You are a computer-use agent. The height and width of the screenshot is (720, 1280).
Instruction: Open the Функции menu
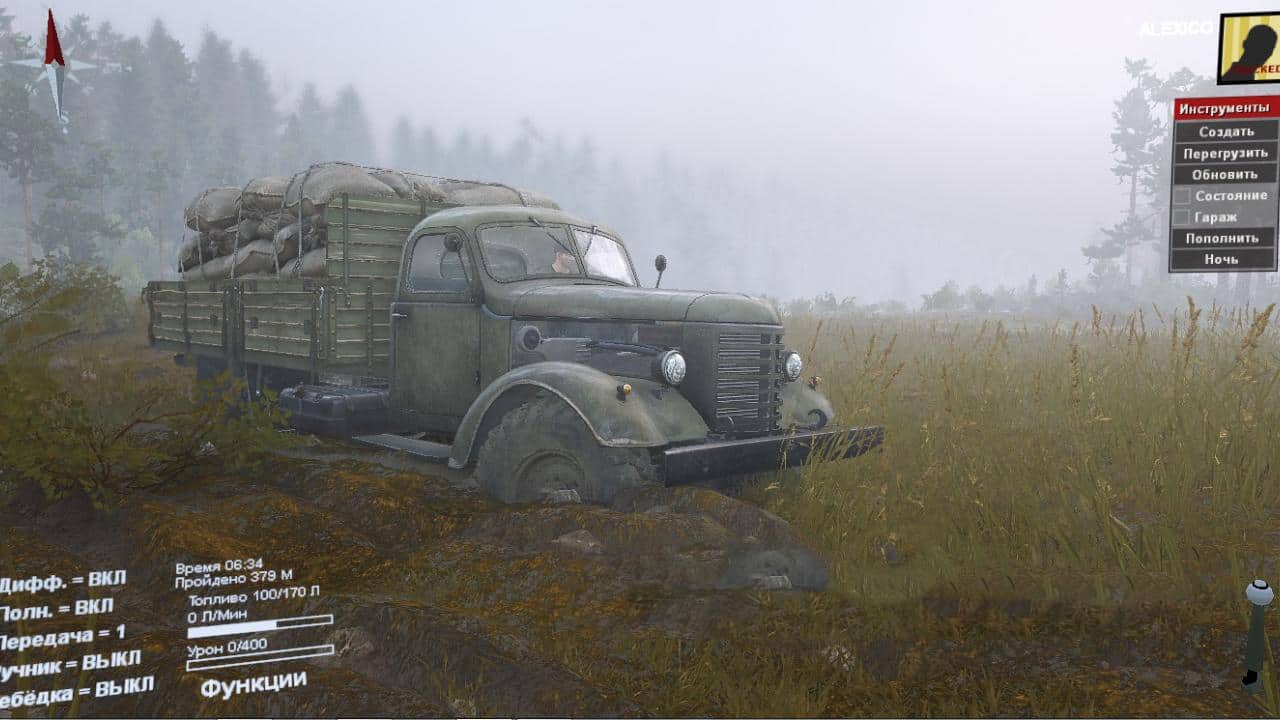tap(253, 684)
